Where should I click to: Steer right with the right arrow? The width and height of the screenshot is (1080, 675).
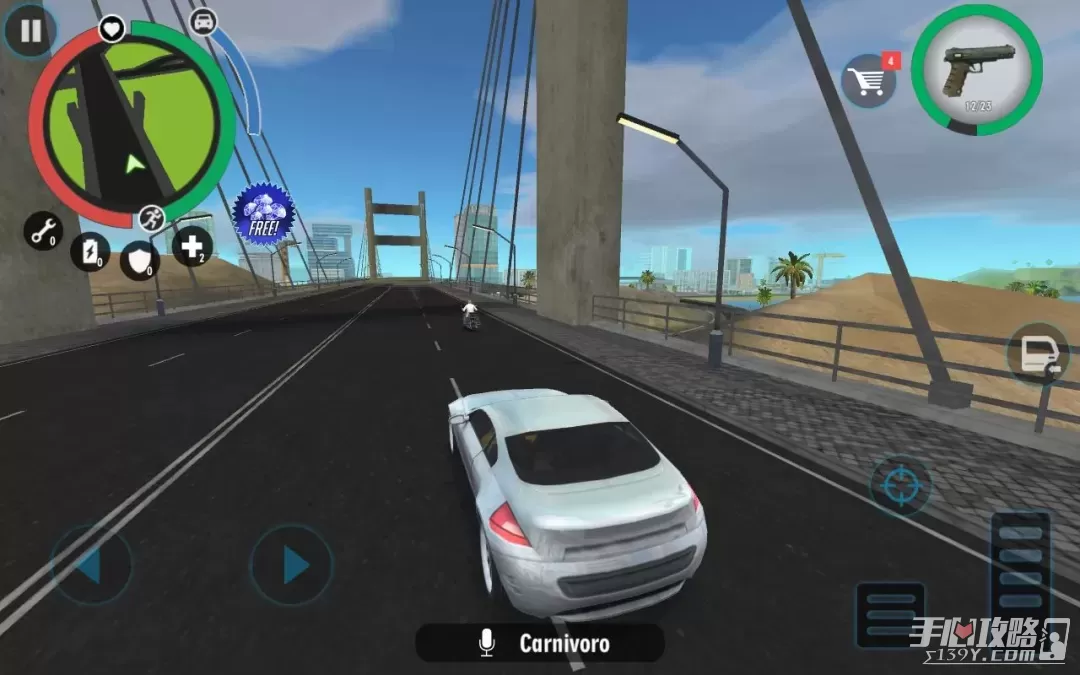(291, 565)
